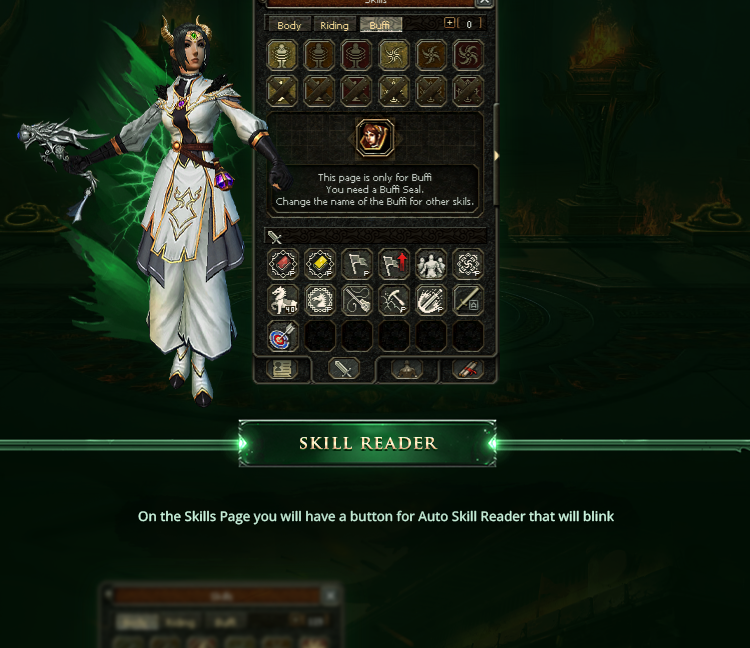Screen dimensions: 750x648
Task: Select the Buffi girl portrait icon
Action: [375, 138]
